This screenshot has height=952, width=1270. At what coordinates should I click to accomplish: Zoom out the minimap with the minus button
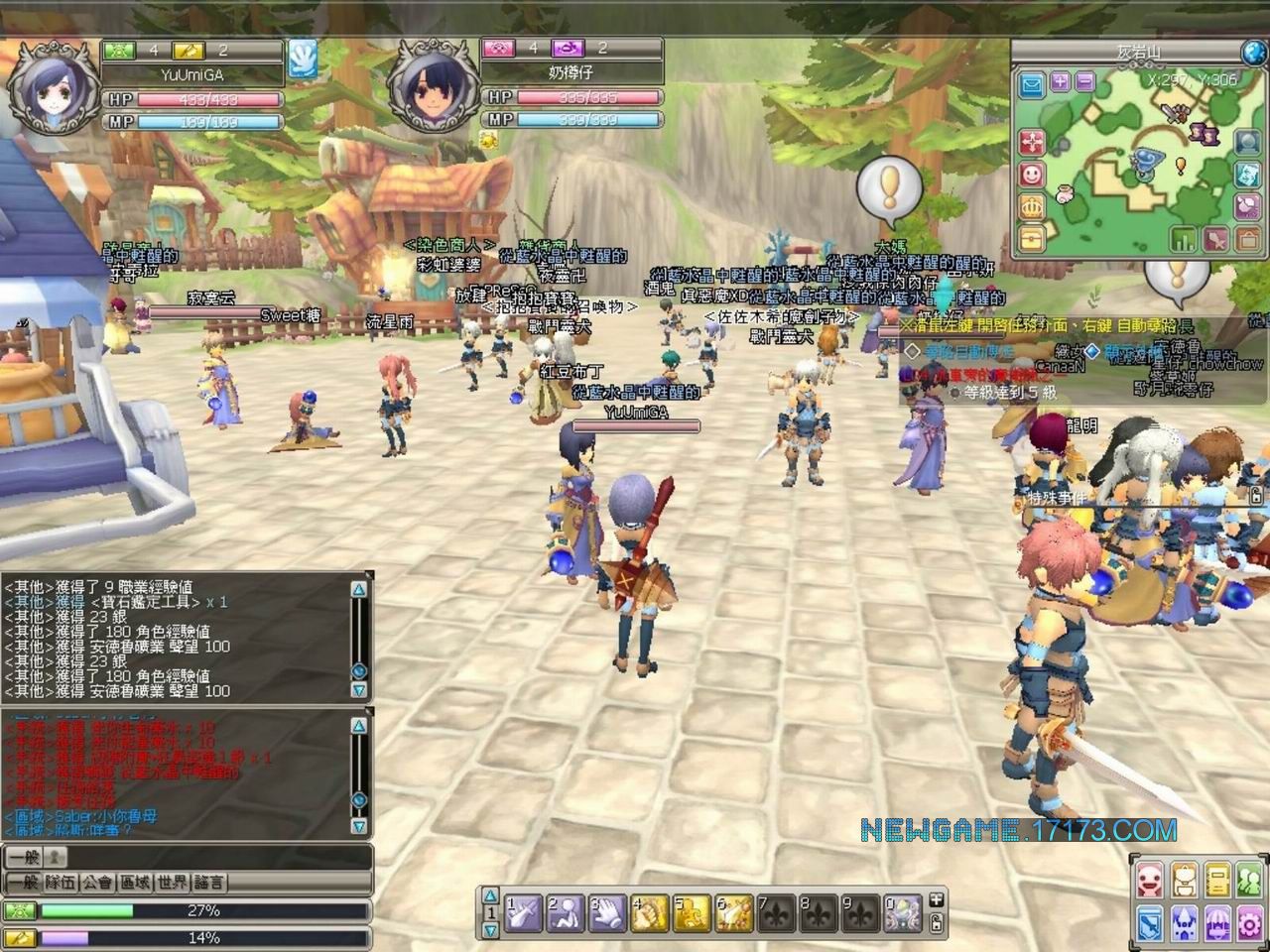(x=1084, y=81)
